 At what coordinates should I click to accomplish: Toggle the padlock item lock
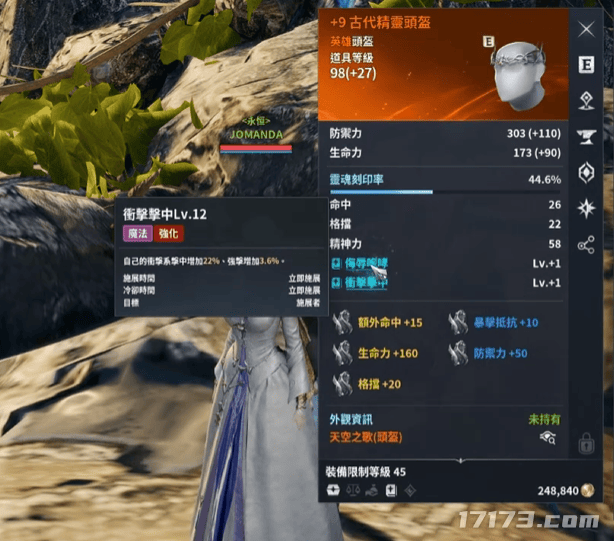[x=587, y=442]
